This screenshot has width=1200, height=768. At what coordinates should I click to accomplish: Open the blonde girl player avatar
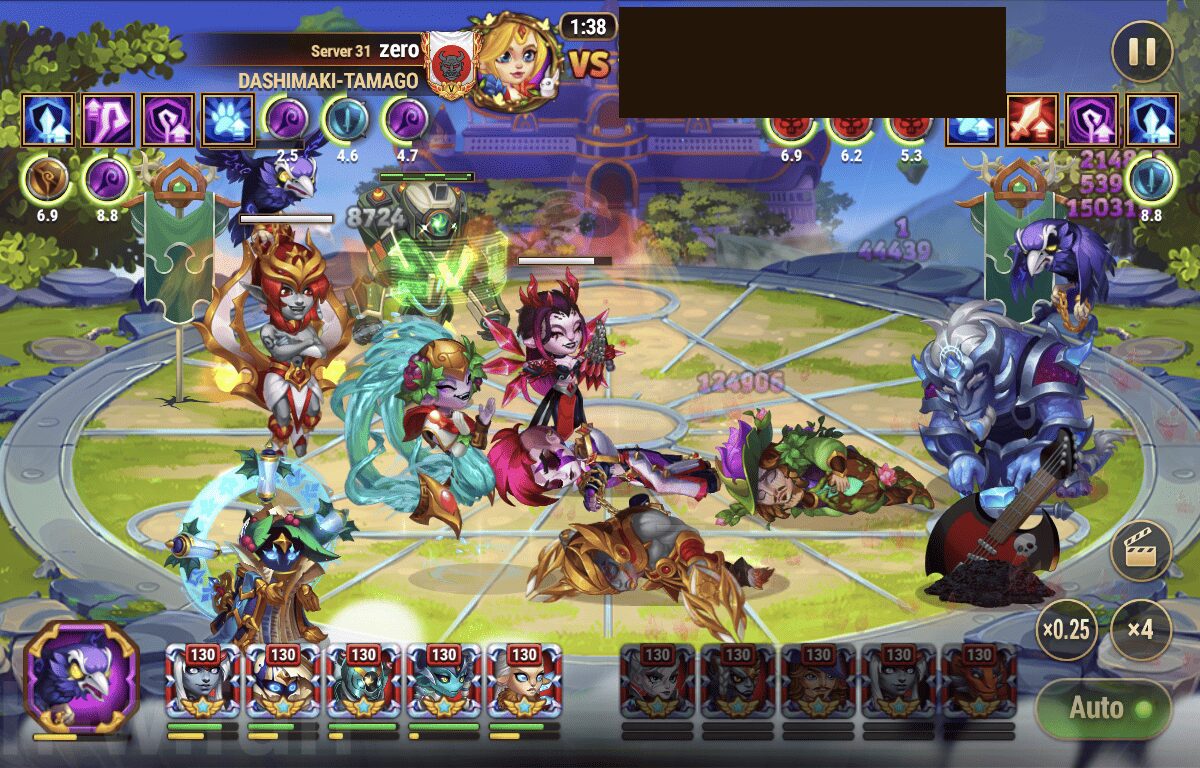coord(514,62)
